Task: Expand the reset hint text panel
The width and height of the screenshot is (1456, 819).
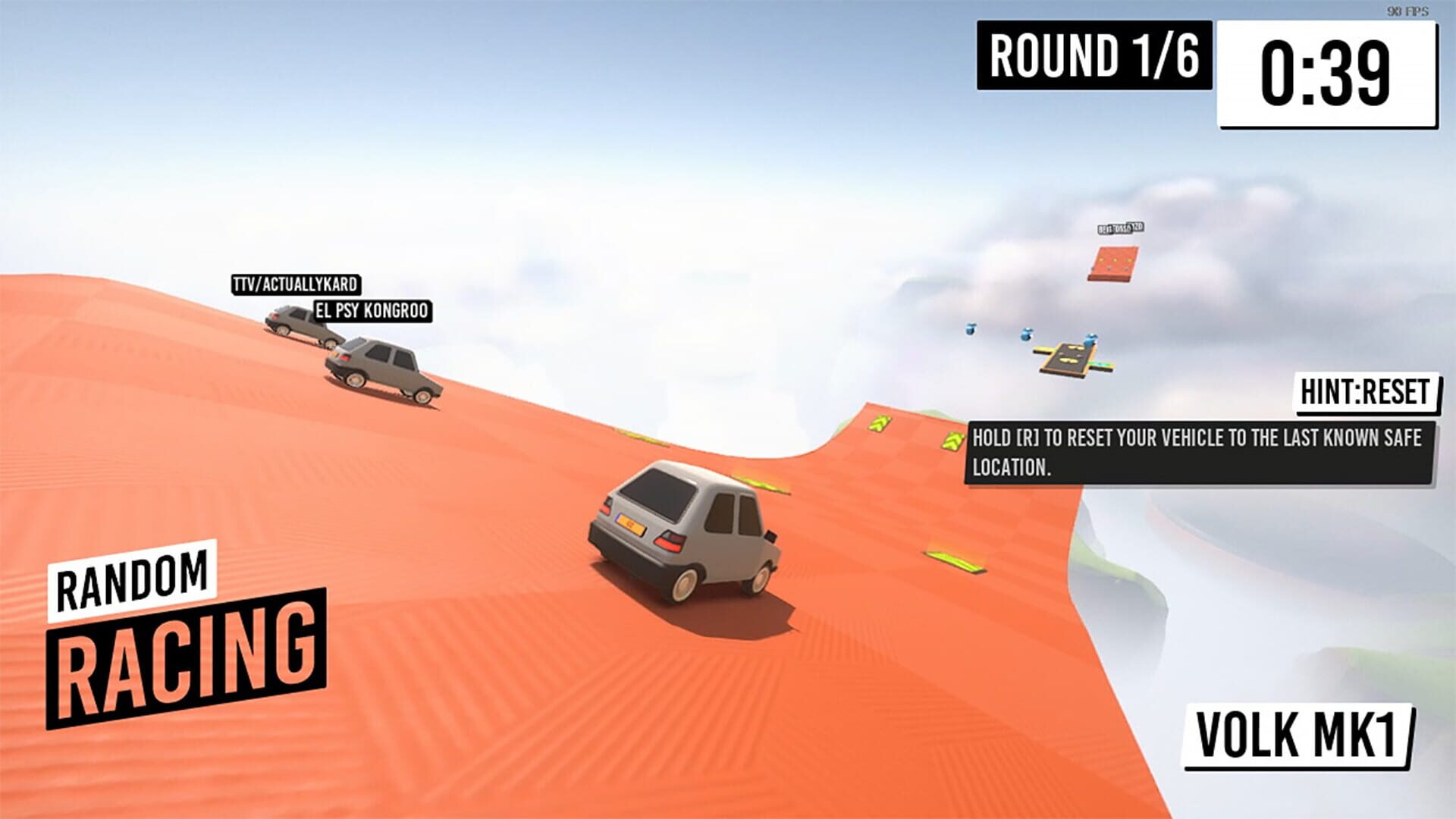Action: (1197, 451)
